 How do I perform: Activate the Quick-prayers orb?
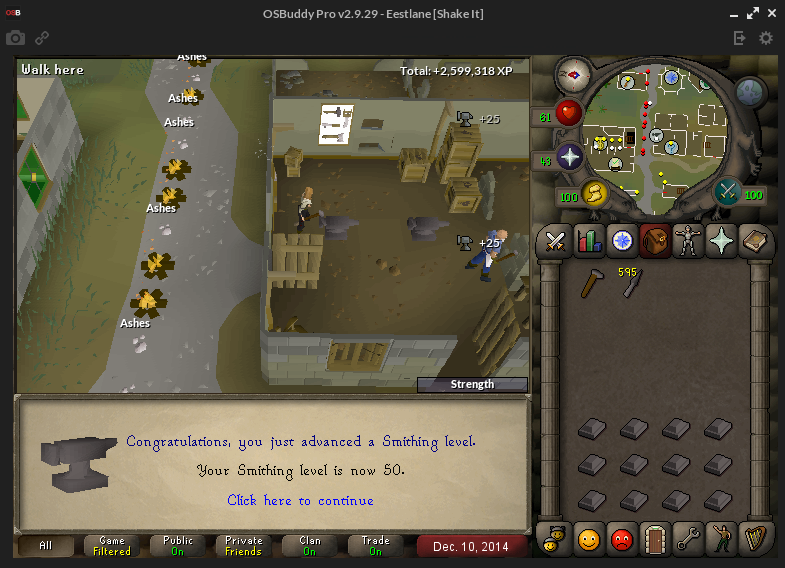coord(570,157)
